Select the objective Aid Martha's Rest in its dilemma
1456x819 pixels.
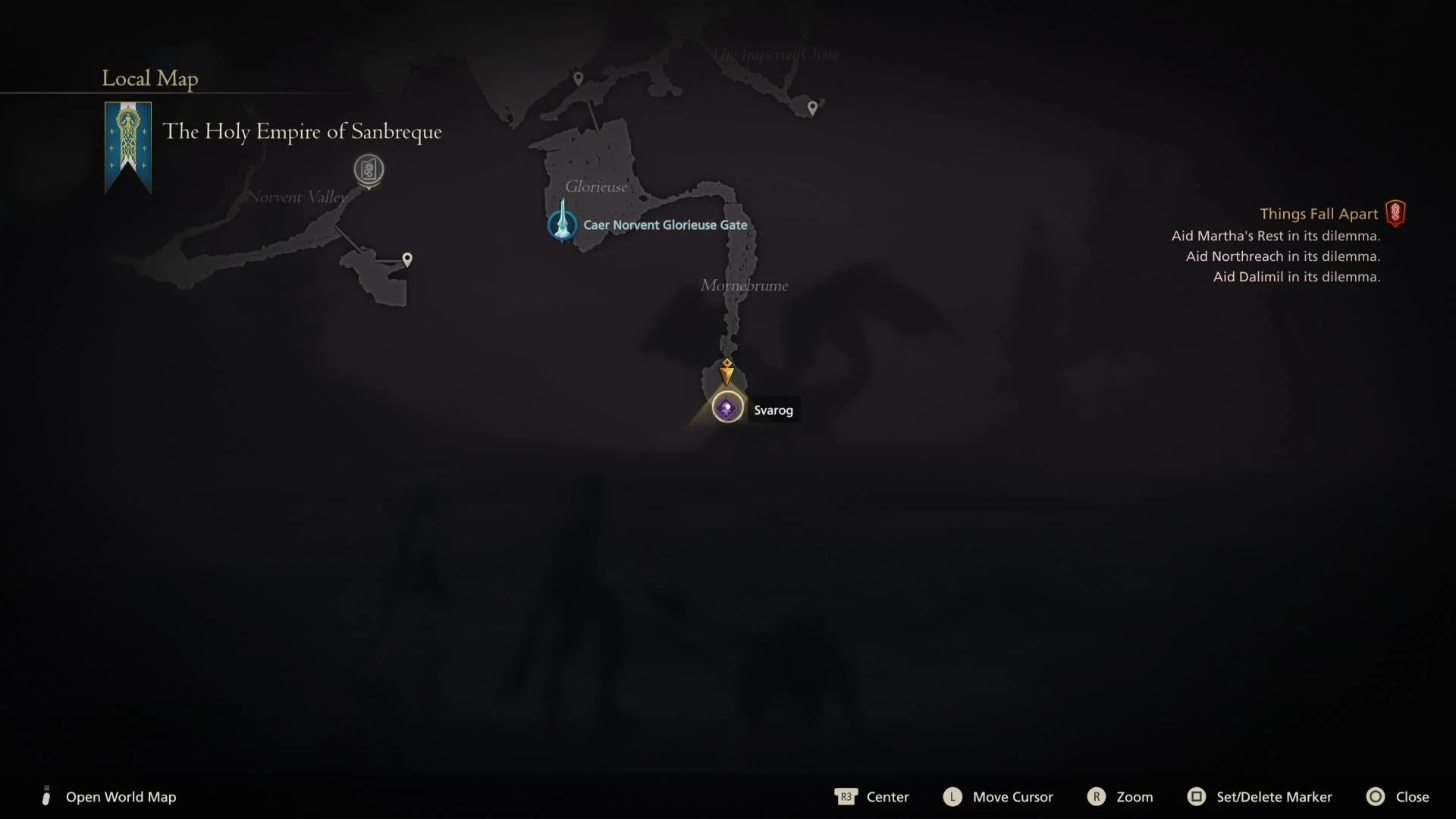pyautogui.click(x=1276, y=236)
